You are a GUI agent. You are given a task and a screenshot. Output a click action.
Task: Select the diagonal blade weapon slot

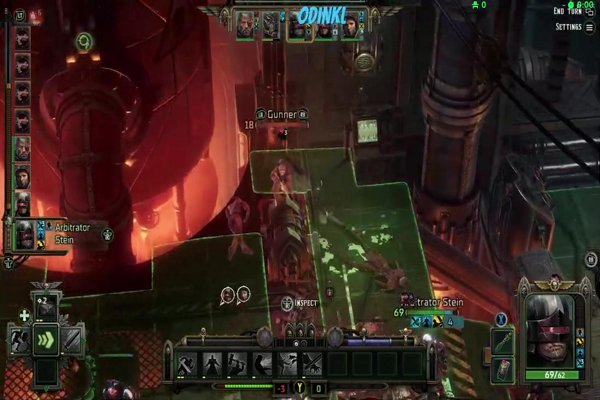pyautogui.click(x=72, y=340)
